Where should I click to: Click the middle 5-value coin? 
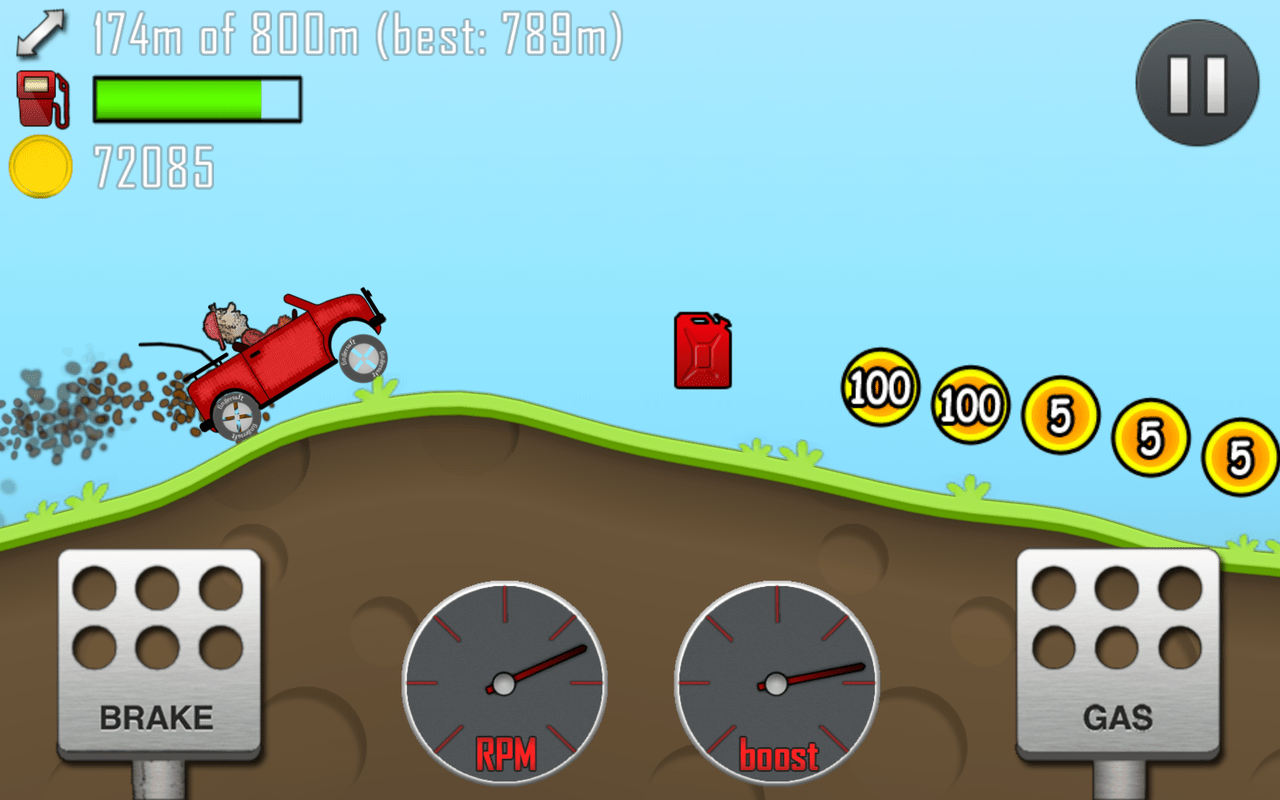1148,437
